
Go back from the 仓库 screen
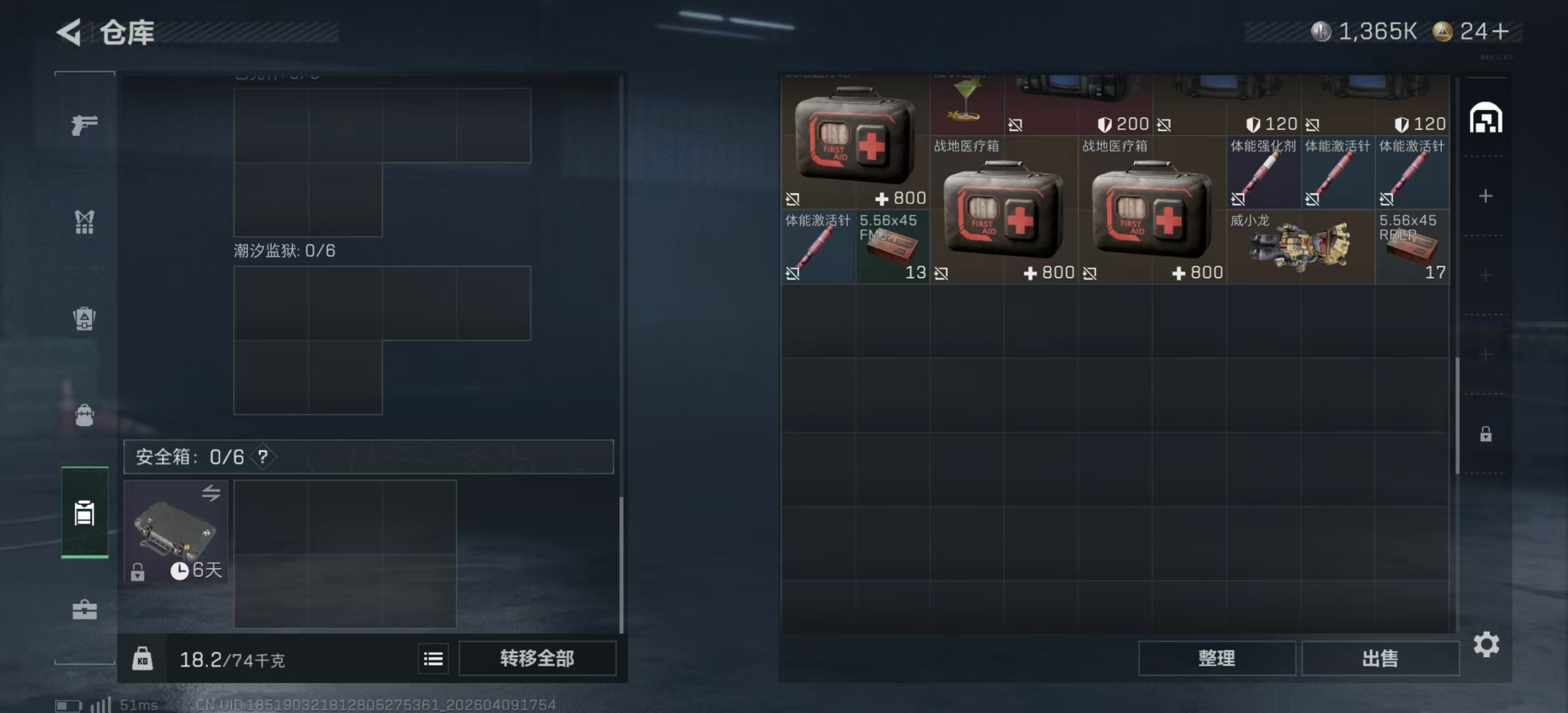(70, 32)
